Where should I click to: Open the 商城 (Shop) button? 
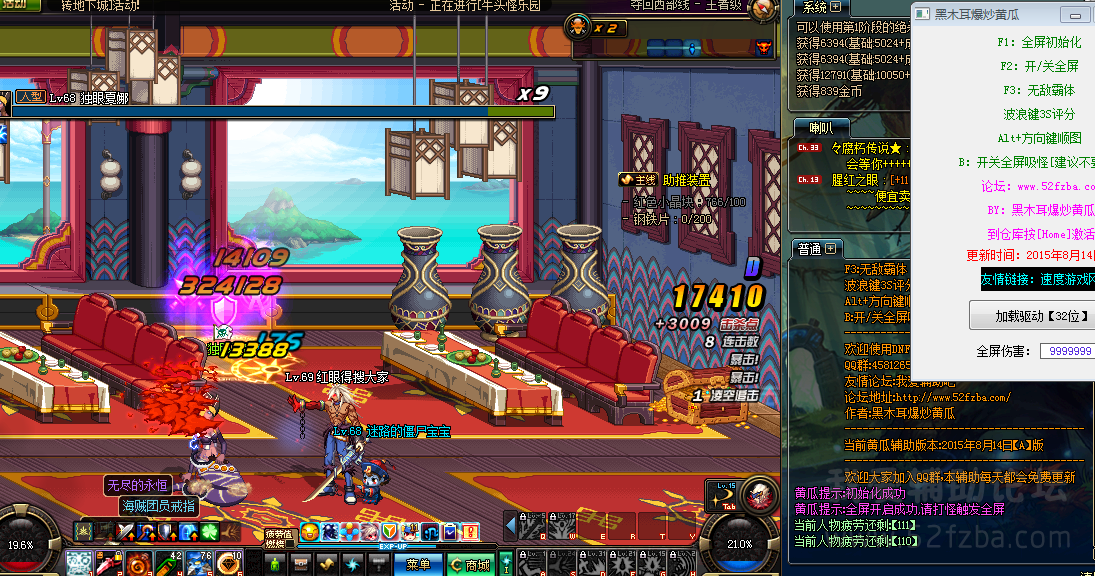pos(471,565)
